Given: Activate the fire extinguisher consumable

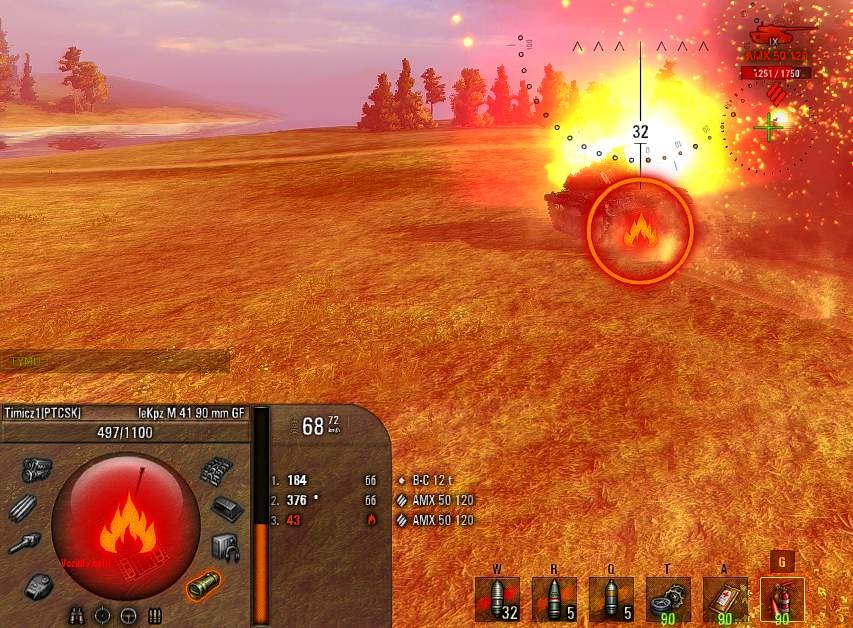Looking at the screenshot, I should (781, 599).
